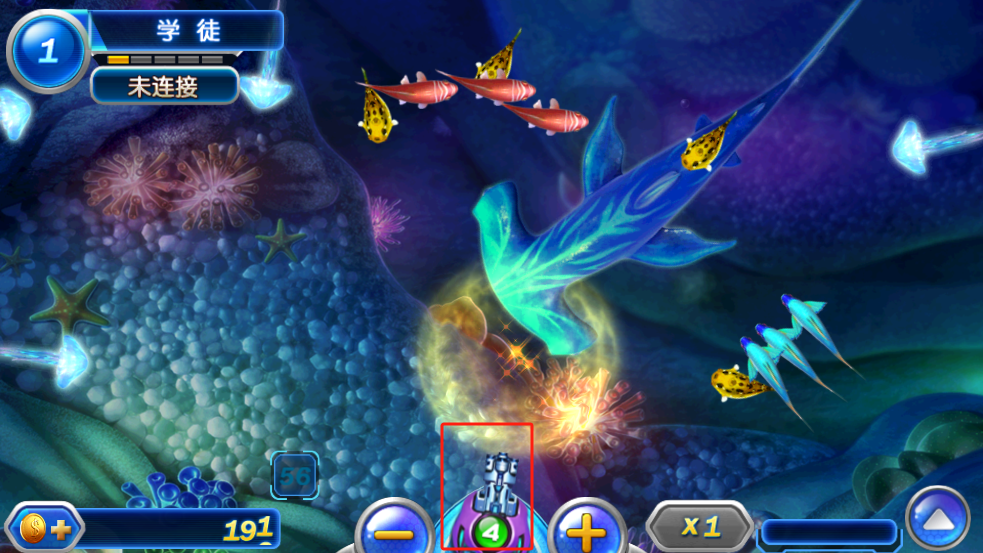The height and width of the screenshot is (553, 983).
Task: Open the 学徒 rank name plate
Action: 188,30
